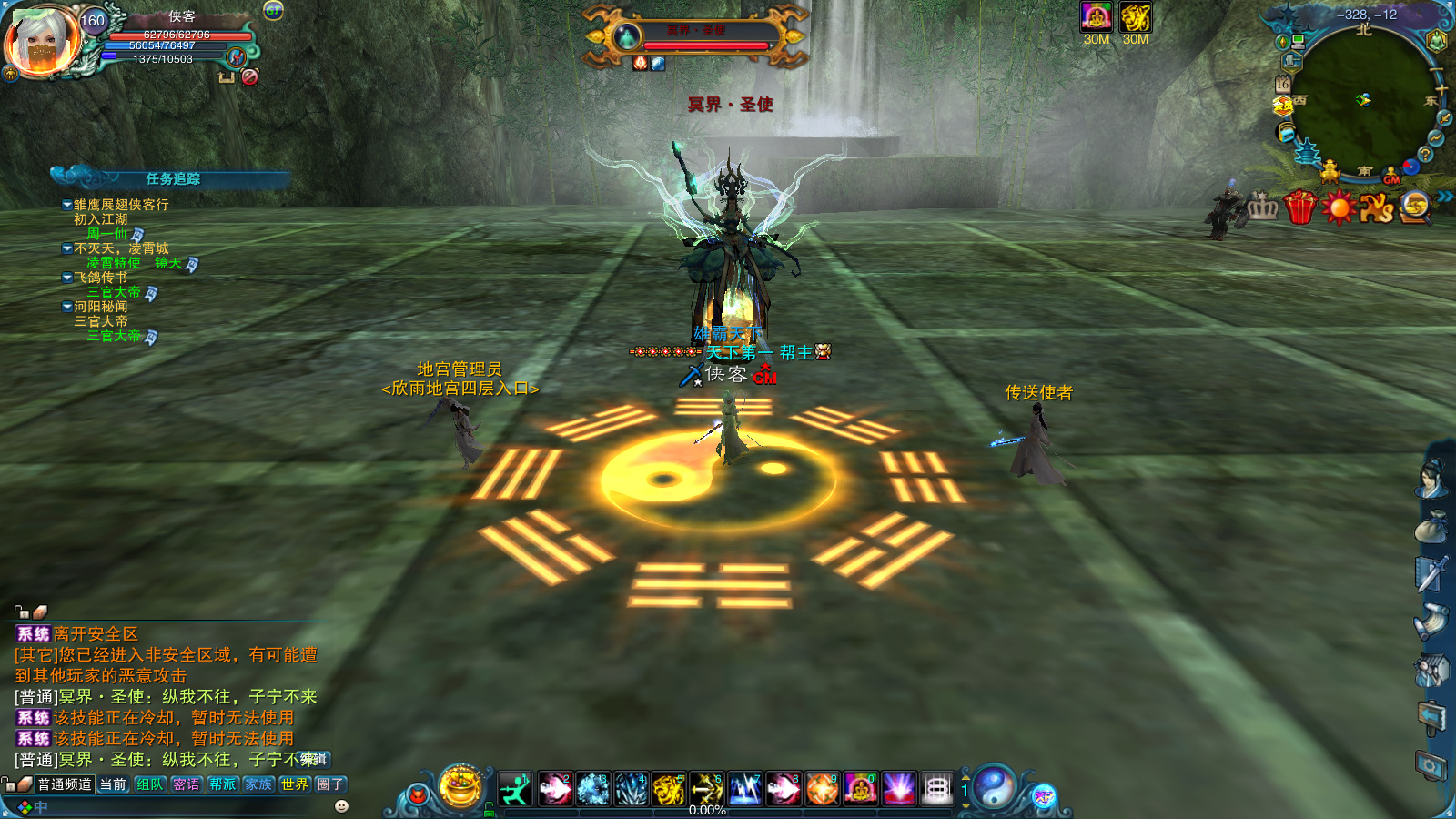Open the emoji smiley picker in chat
The image size is (1456, 819).
[x=342, y=806]
